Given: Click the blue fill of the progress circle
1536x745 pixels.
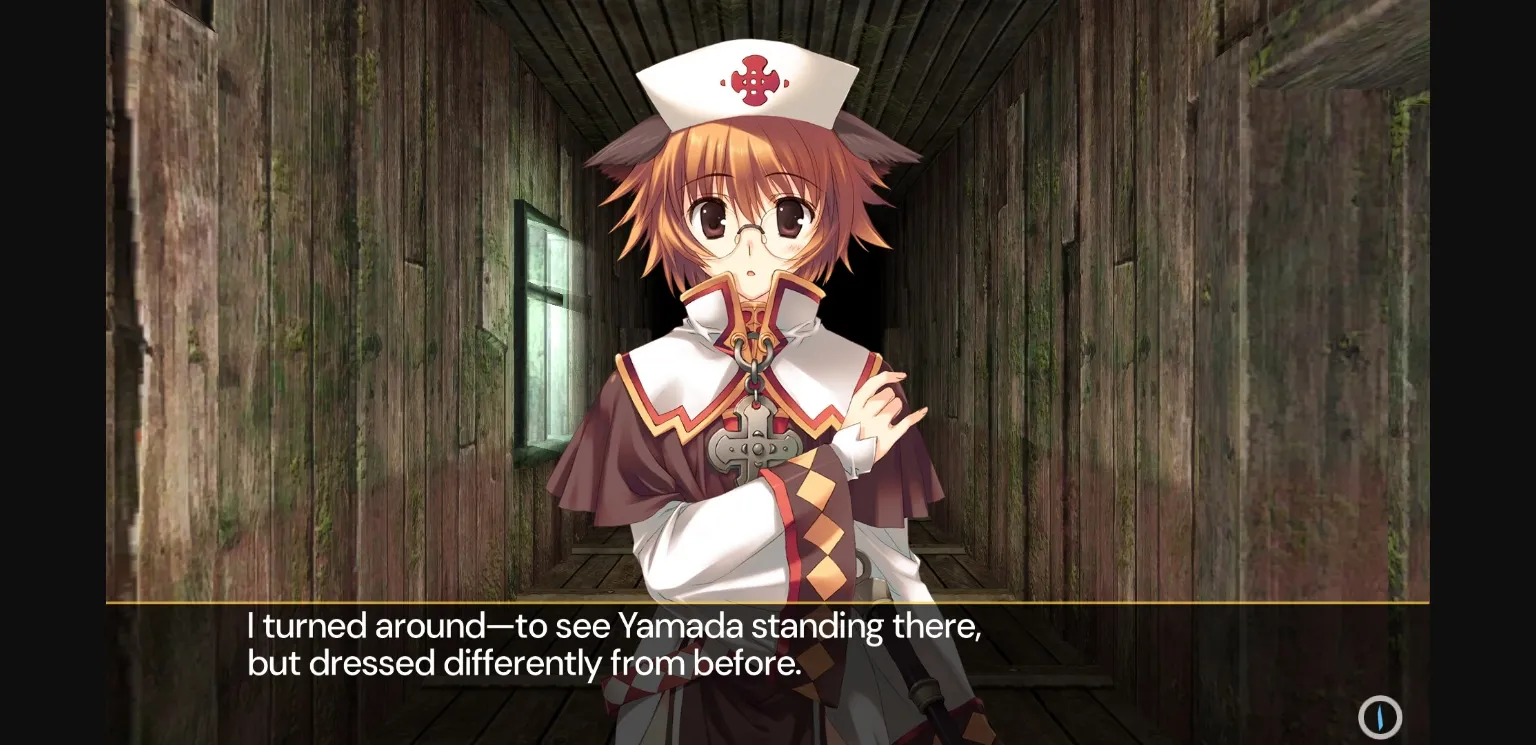Looking at the screenshot, I should point(1382,718).
